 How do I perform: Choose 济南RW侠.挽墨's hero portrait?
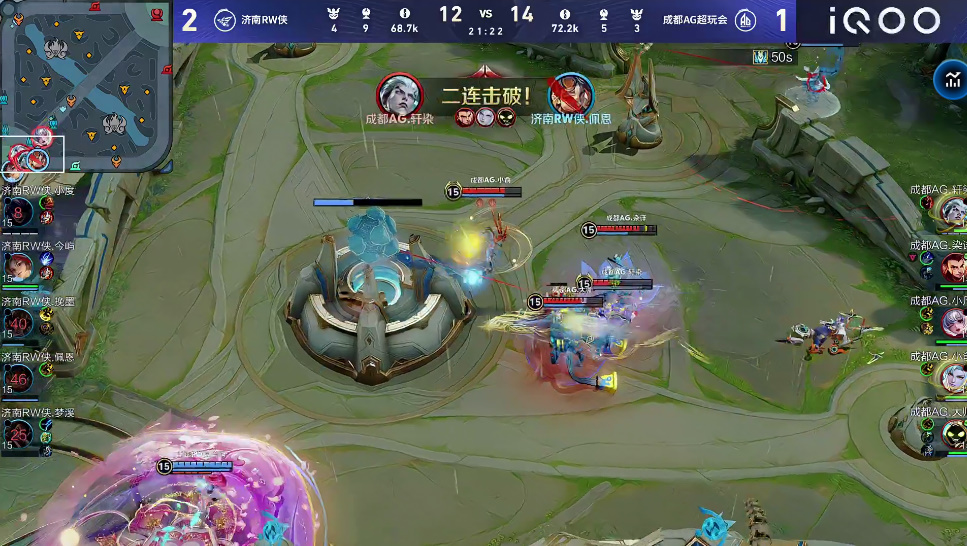click(18, 324)
